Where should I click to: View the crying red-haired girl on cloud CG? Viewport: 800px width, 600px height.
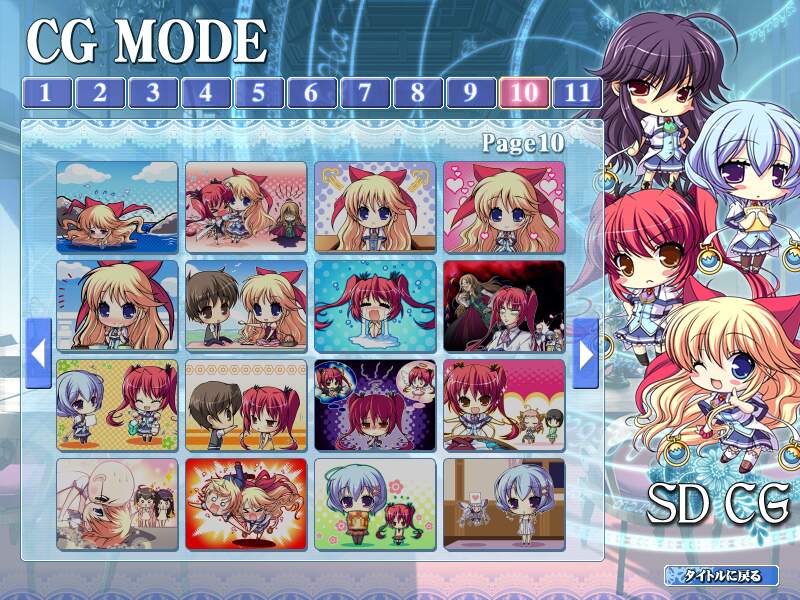click(x=375, y=306)
